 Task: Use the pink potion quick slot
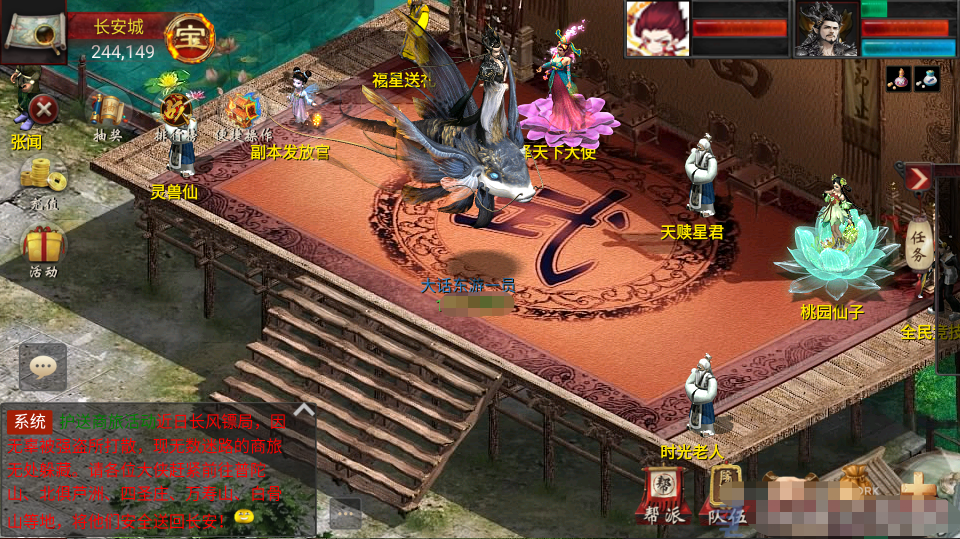click(x=898, y=80)
